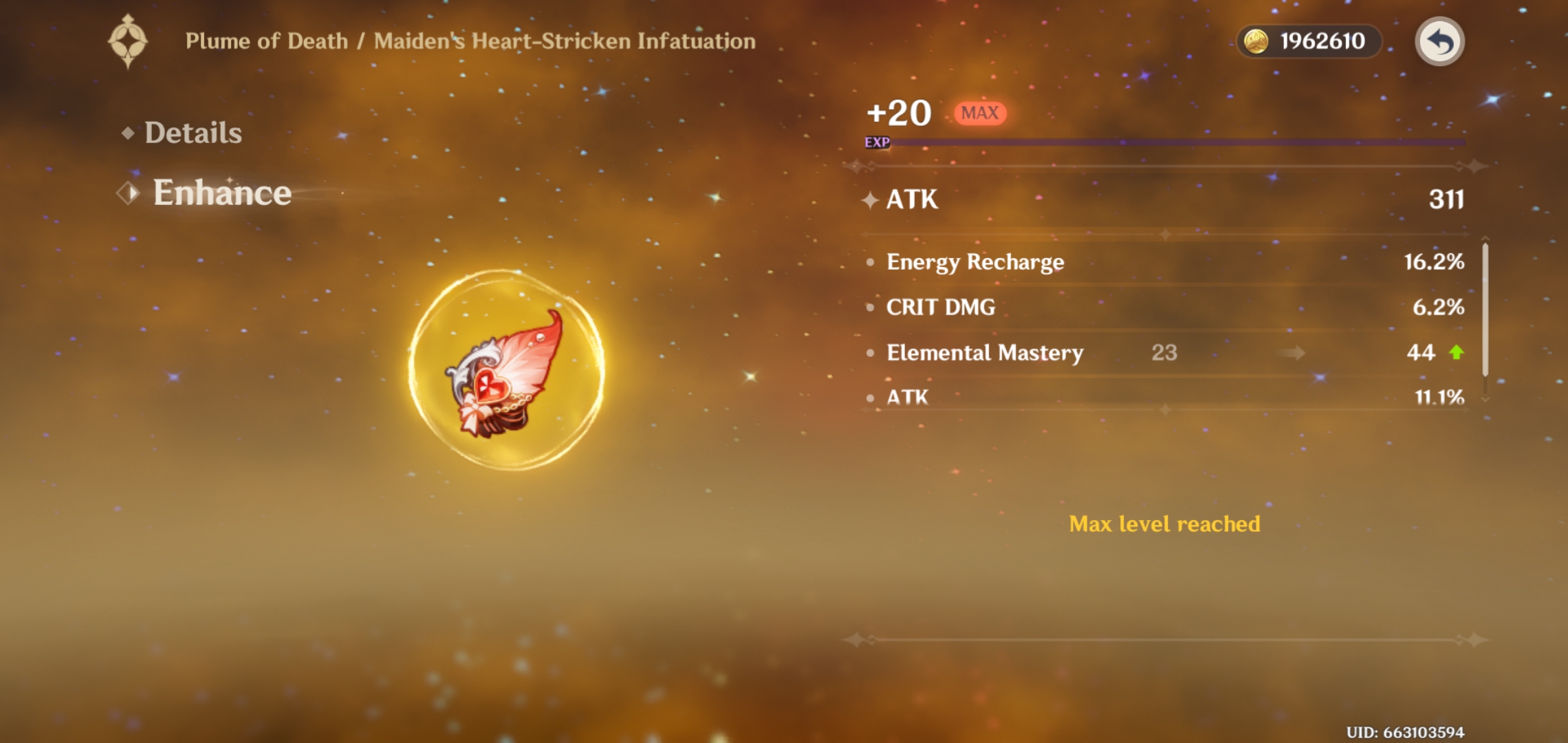The height and width of the screenshot is (743, 1568).
Task: Click the Mora amount 1962610
Action: (1324, 42)
